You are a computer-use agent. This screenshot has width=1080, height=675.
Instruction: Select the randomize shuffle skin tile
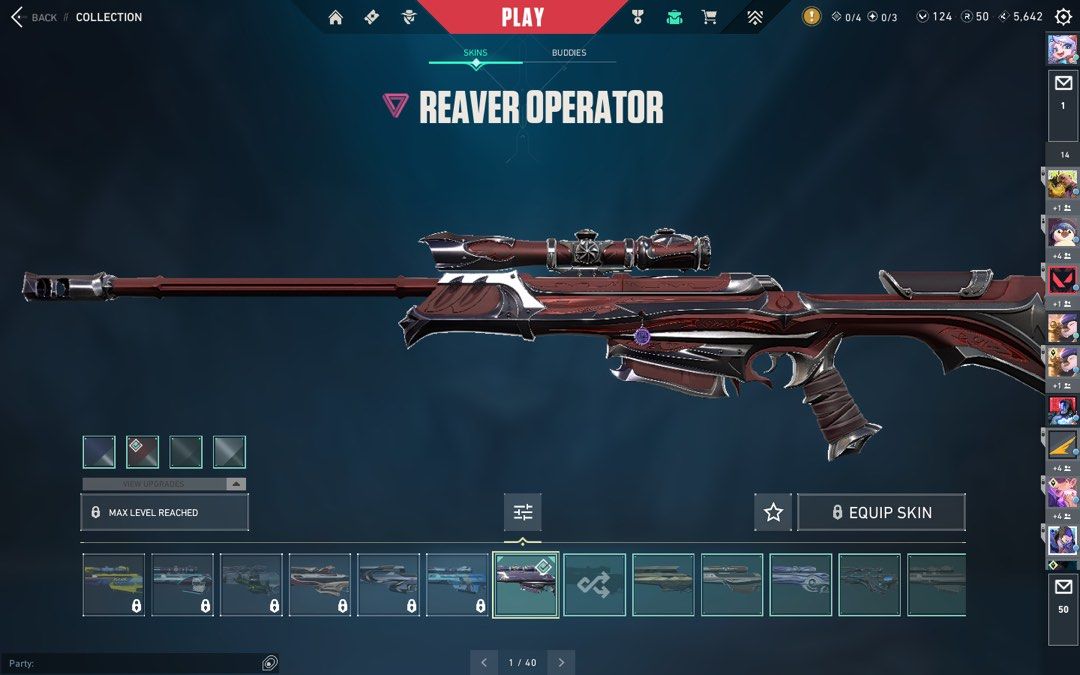click(594, 585)
